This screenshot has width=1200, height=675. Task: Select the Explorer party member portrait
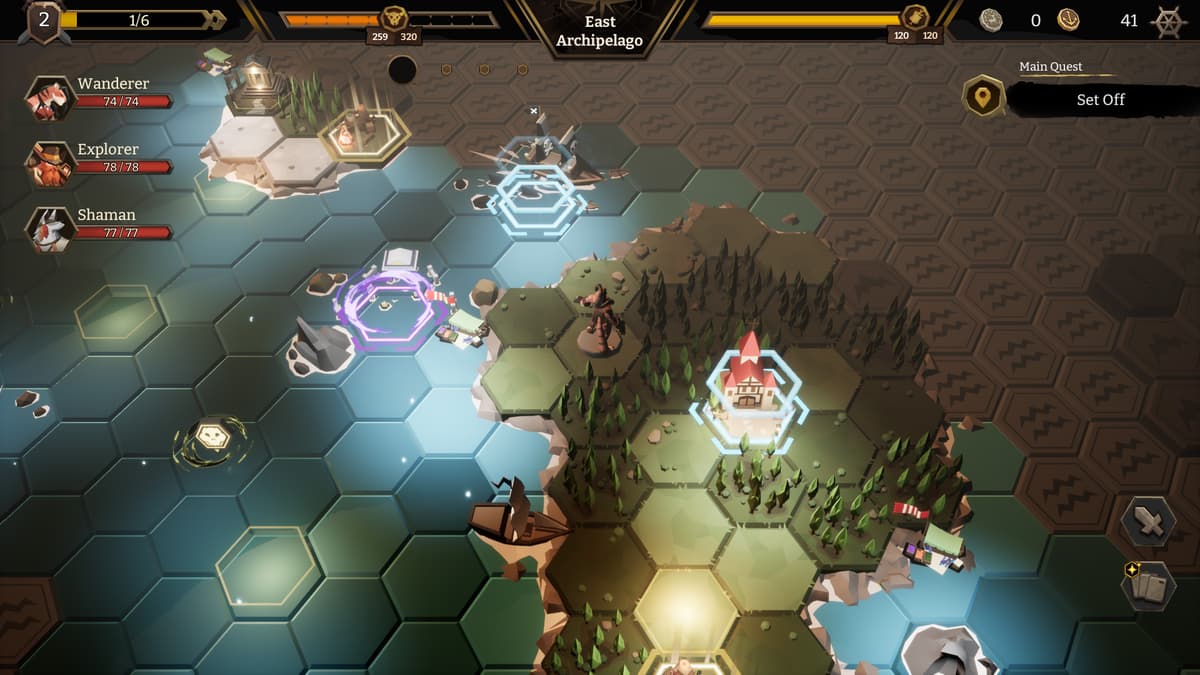[x=49, y=164]
